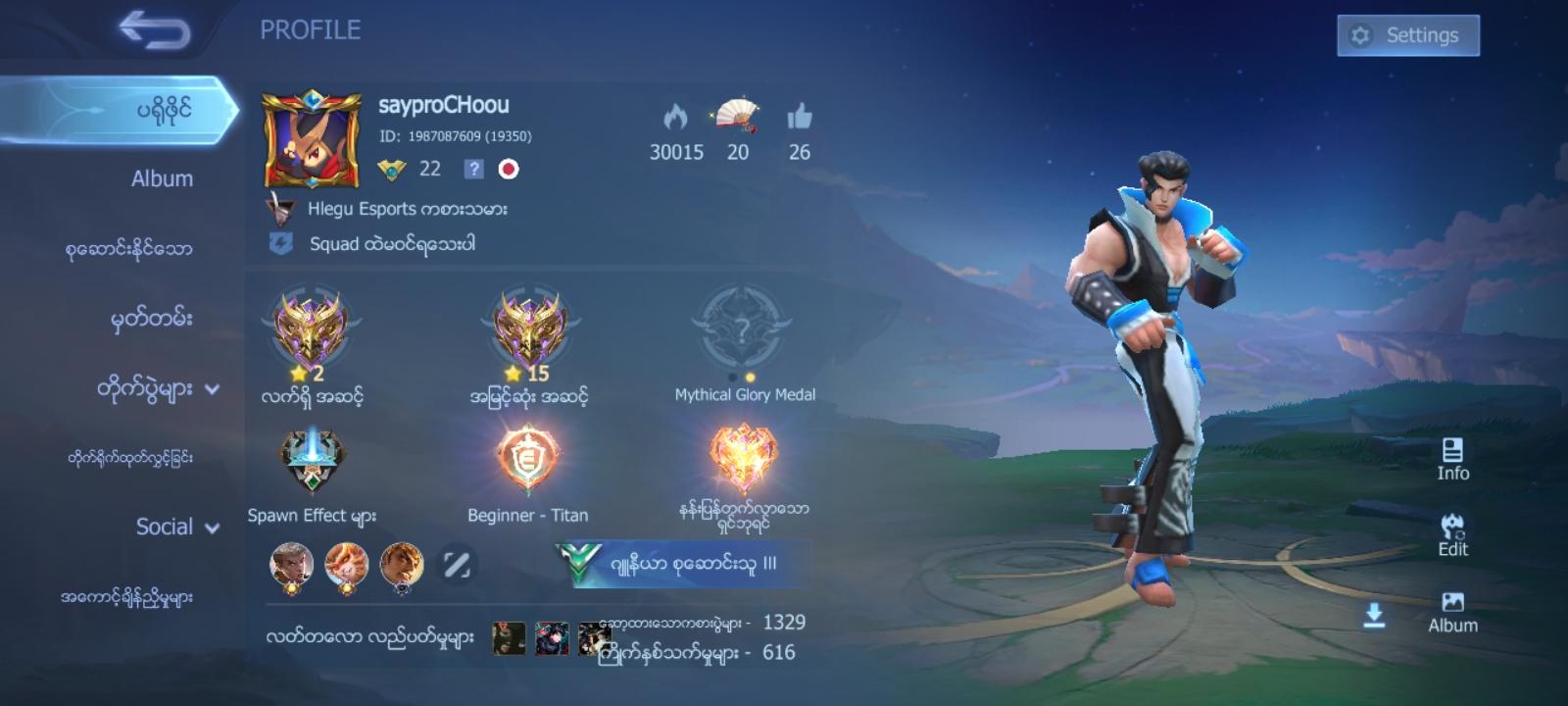Click the flame popularity icon
Image resolution: width=1568 pixels, height=706 pixels.
(x=674, y=118)
